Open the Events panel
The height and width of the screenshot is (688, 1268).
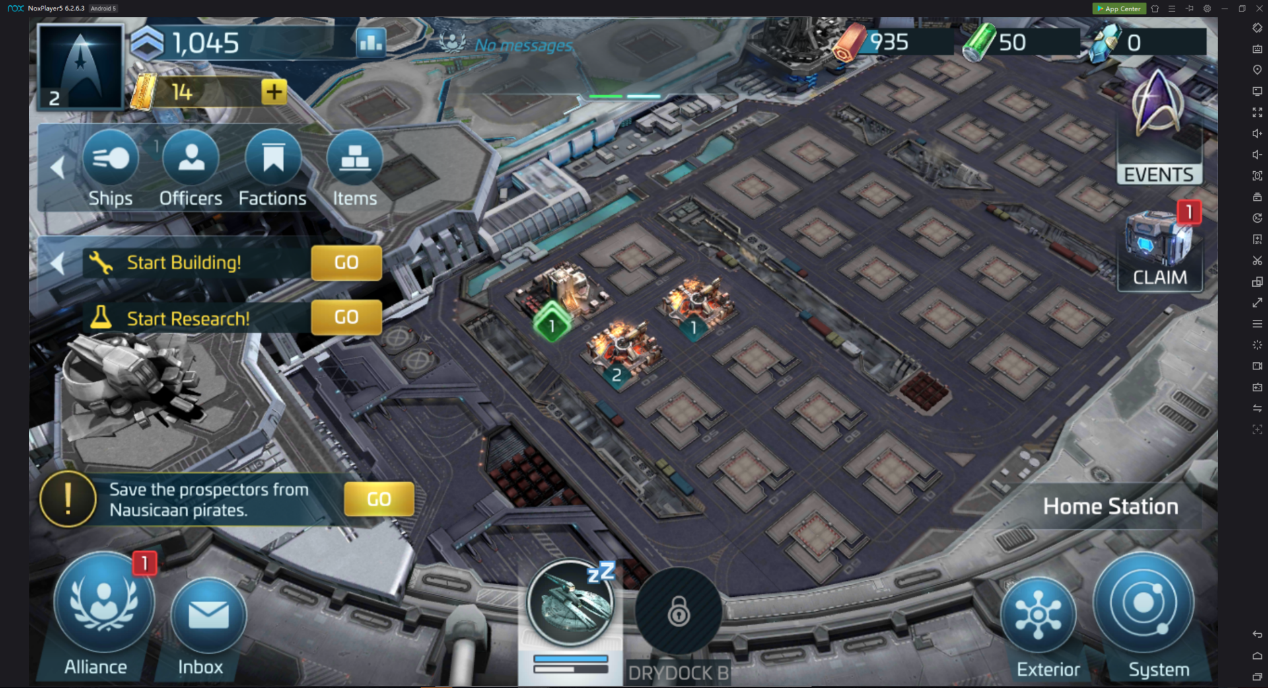coord(1158,128)
